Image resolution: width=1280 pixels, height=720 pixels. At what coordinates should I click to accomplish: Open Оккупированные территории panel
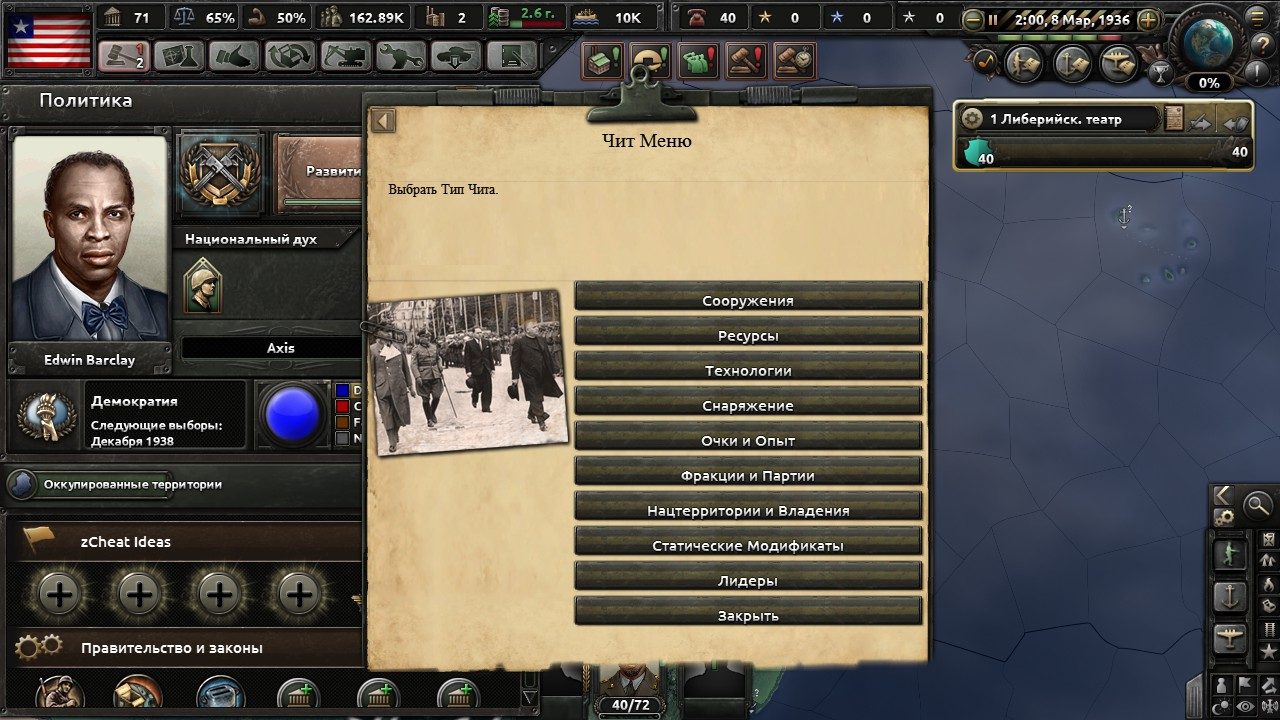132,484
